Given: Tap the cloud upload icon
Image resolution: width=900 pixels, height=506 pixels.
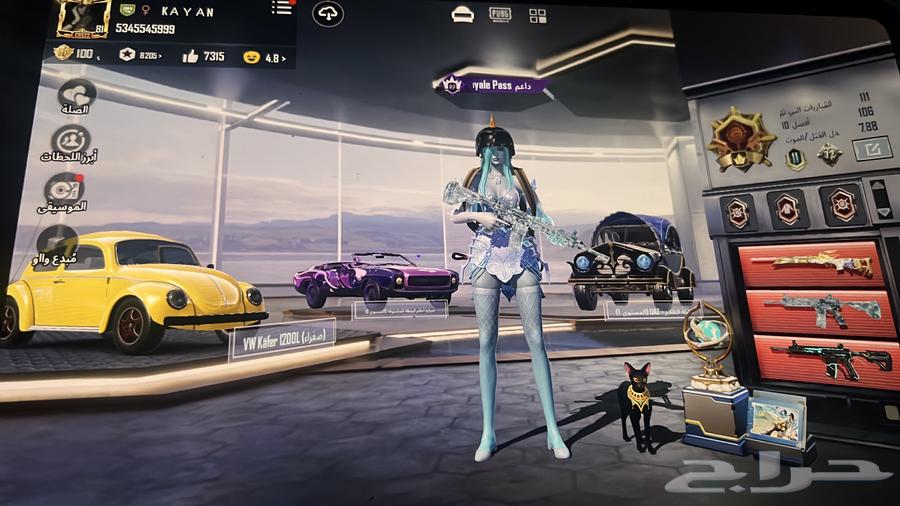Looking at the screenshot, I should 328,13.
